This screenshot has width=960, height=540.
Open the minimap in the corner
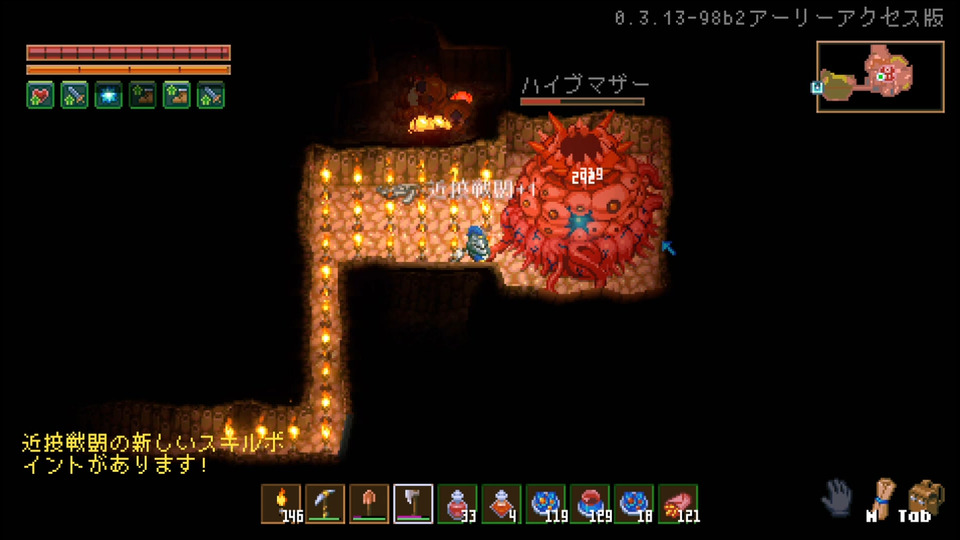point(880,76)
